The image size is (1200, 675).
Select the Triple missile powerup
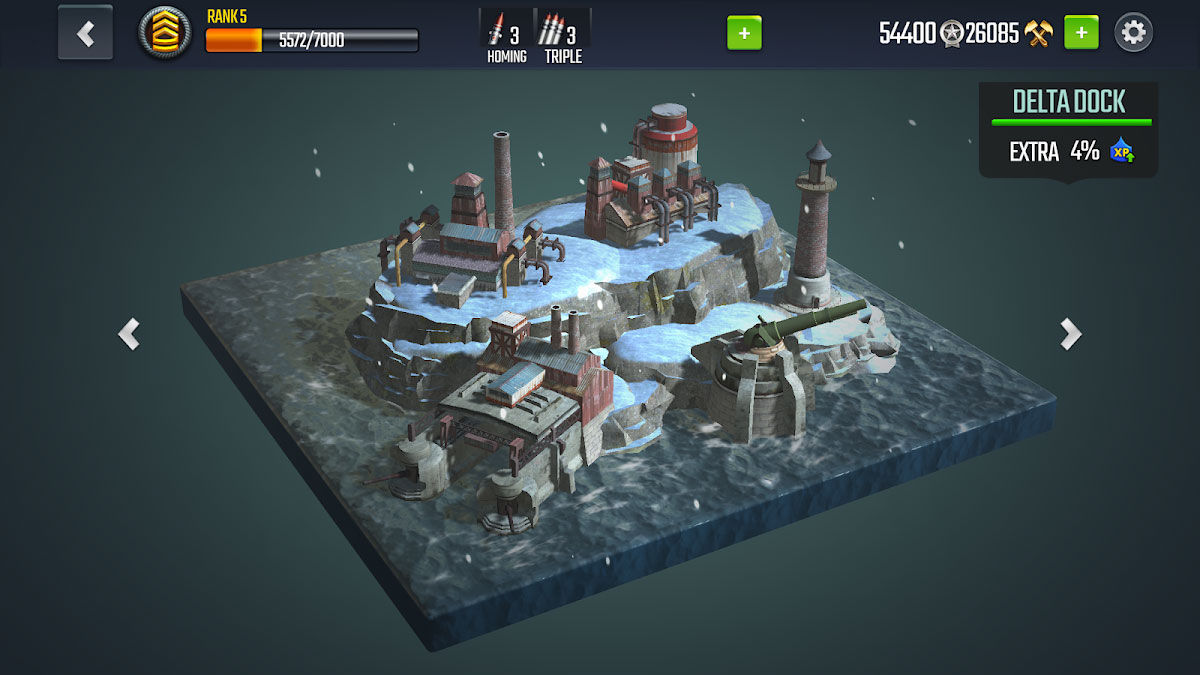coord(563,37)
